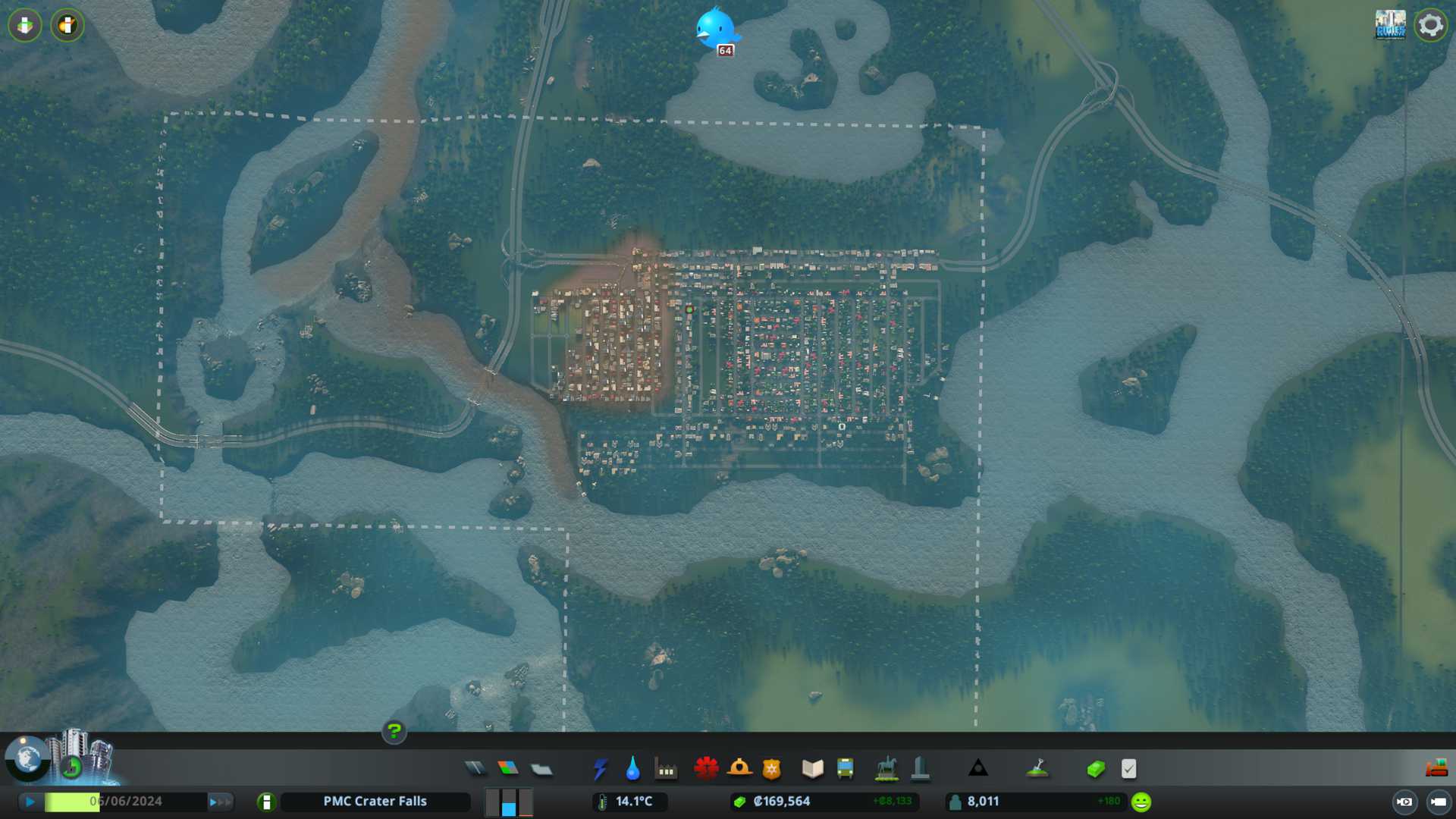Open the Parks statue menu

click(x=886, y=769)
